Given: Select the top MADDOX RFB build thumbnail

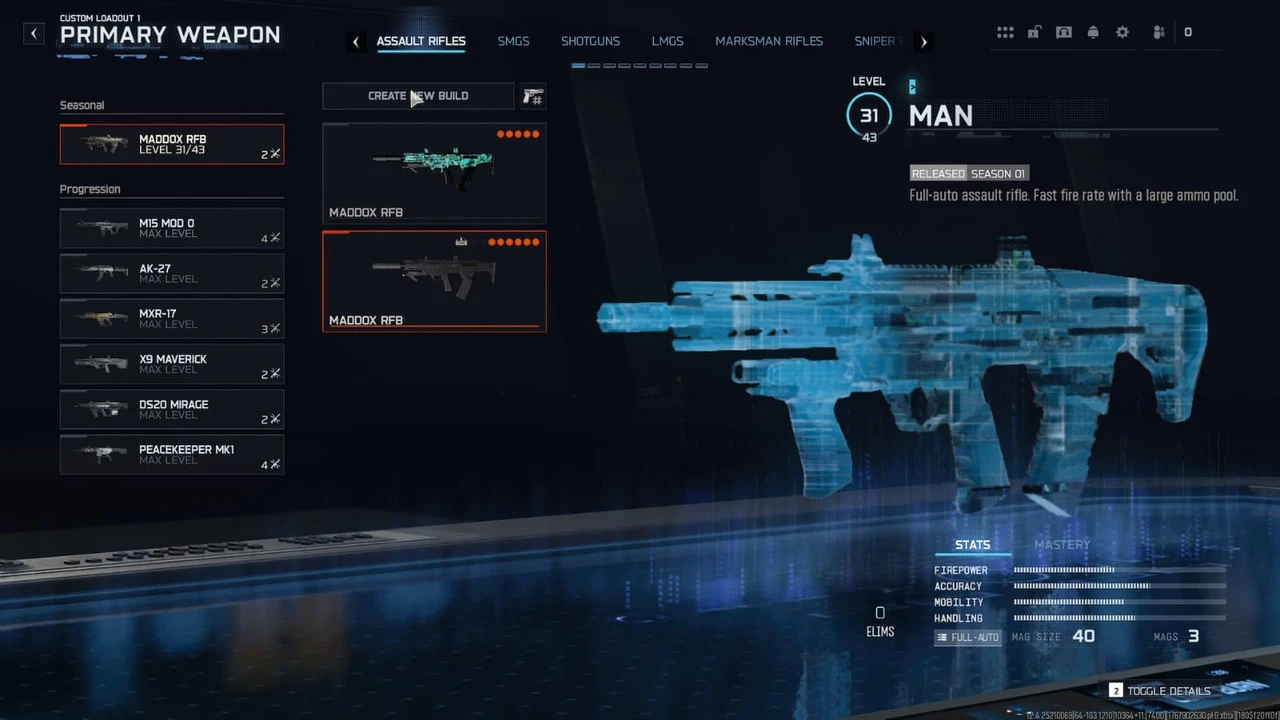Looking at the screenshot, I should point(433,172).
